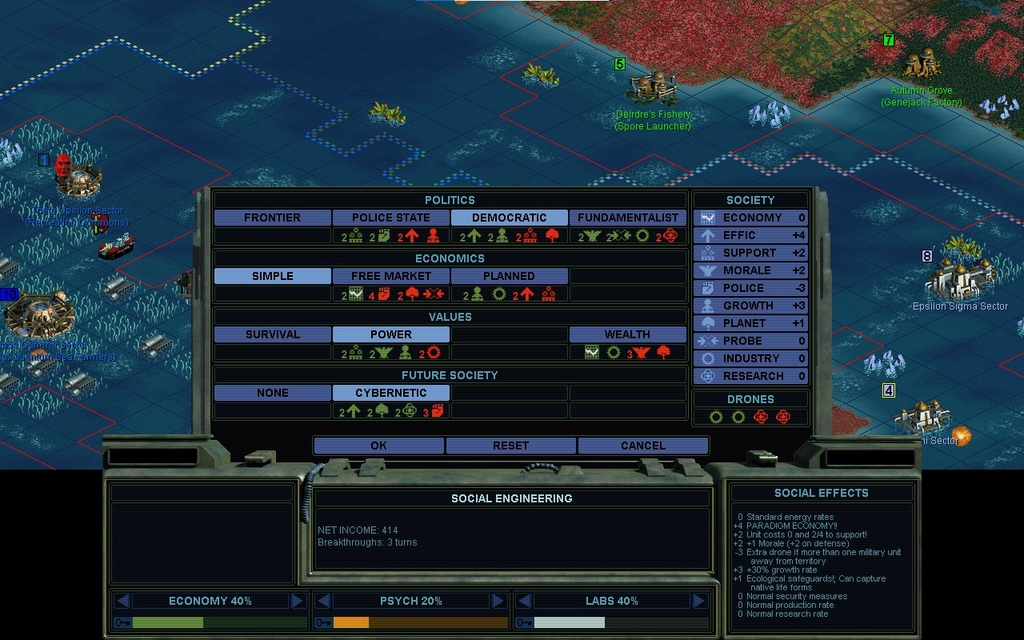Click the RESET button
This screenshot has height=640, width=1024.
[510, 446]
